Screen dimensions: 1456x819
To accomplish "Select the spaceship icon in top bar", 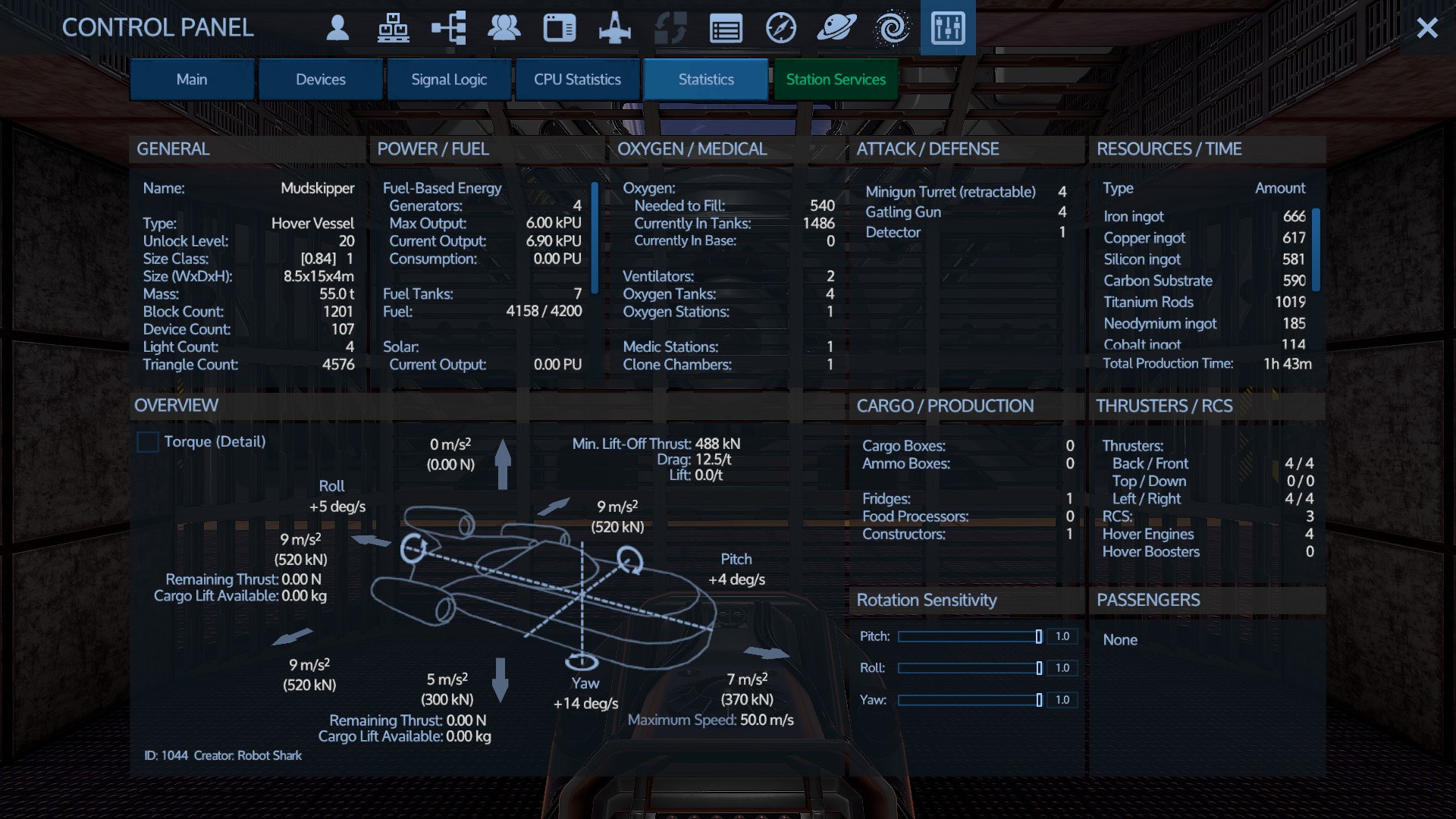I will tap(614, 28).
